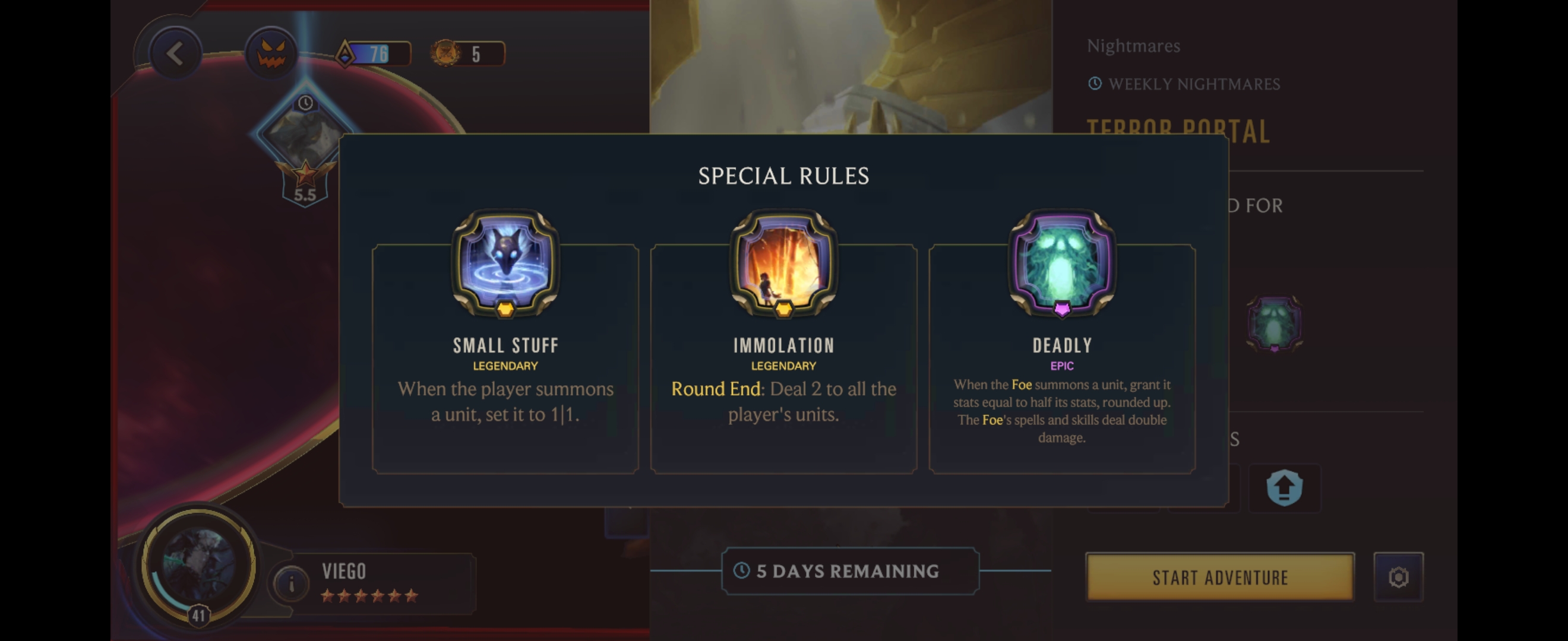Click the blue upward-arrow icon
The width and height of the screenshot is (1568, 641).
pyautogui.click(x=1284, y=488)
